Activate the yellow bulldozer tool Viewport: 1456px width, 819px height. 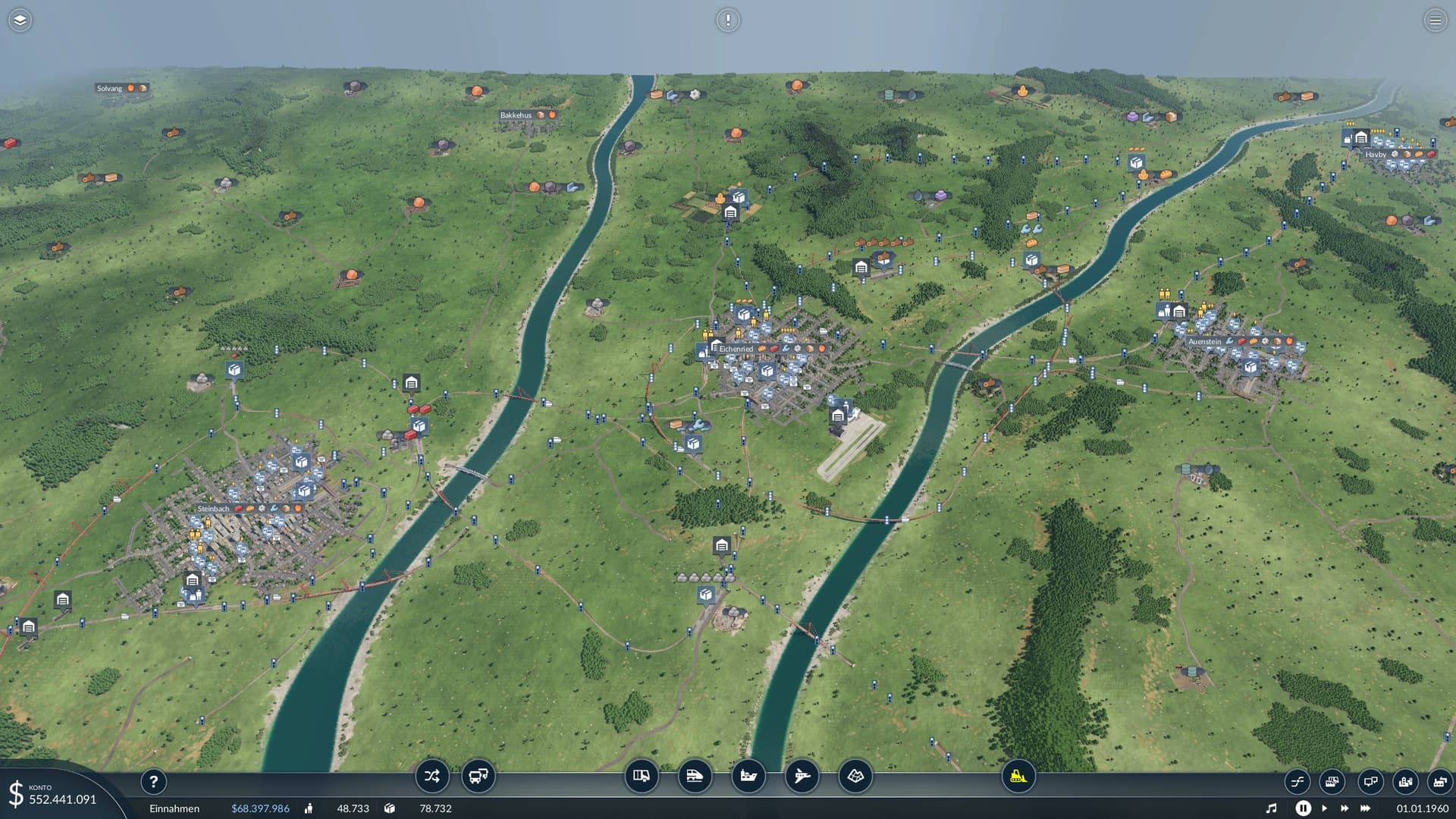coord(1018,776)
